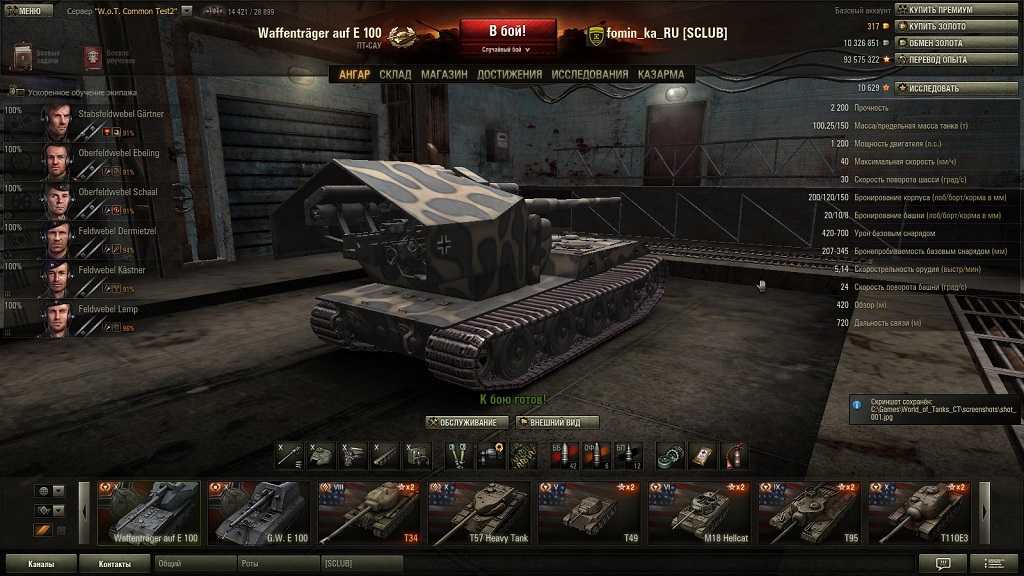Open the МЕНЮ main menu
This screenshot has height=576, width=1024.
click(x=27, y=10)
